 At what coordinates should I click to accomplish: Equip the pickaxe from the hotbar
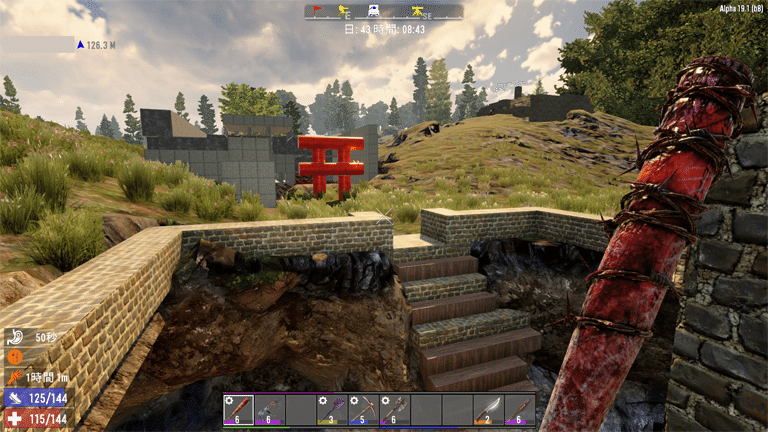coord(363,408)
